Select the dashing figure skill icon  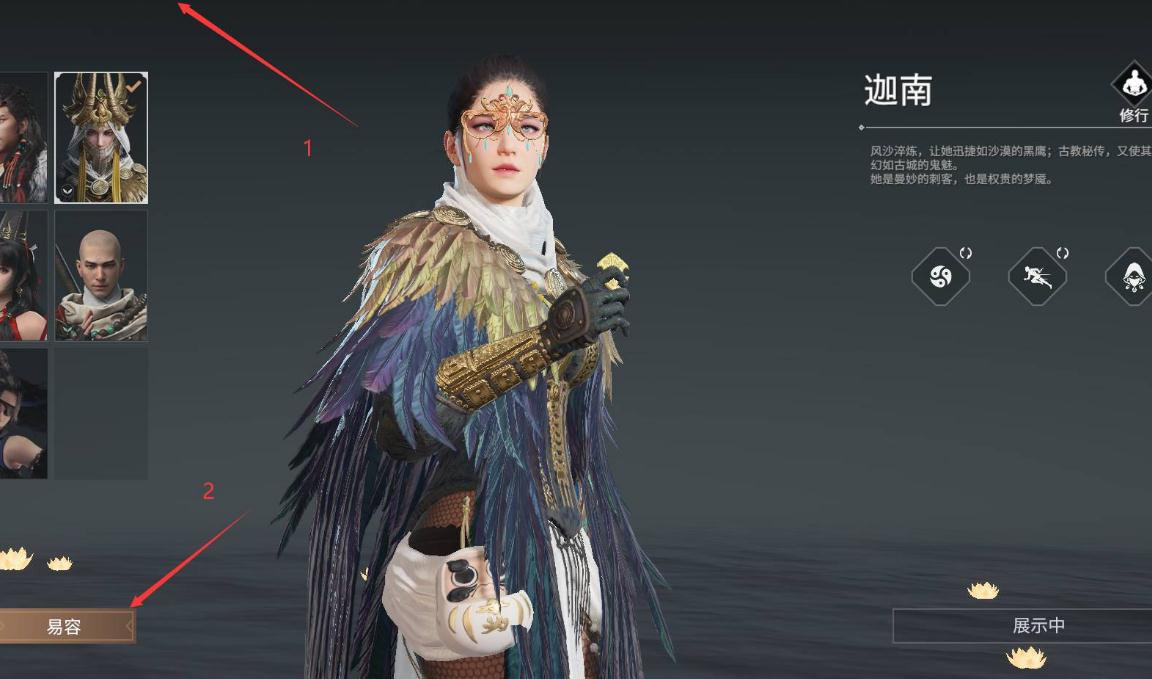point(1037,276)
